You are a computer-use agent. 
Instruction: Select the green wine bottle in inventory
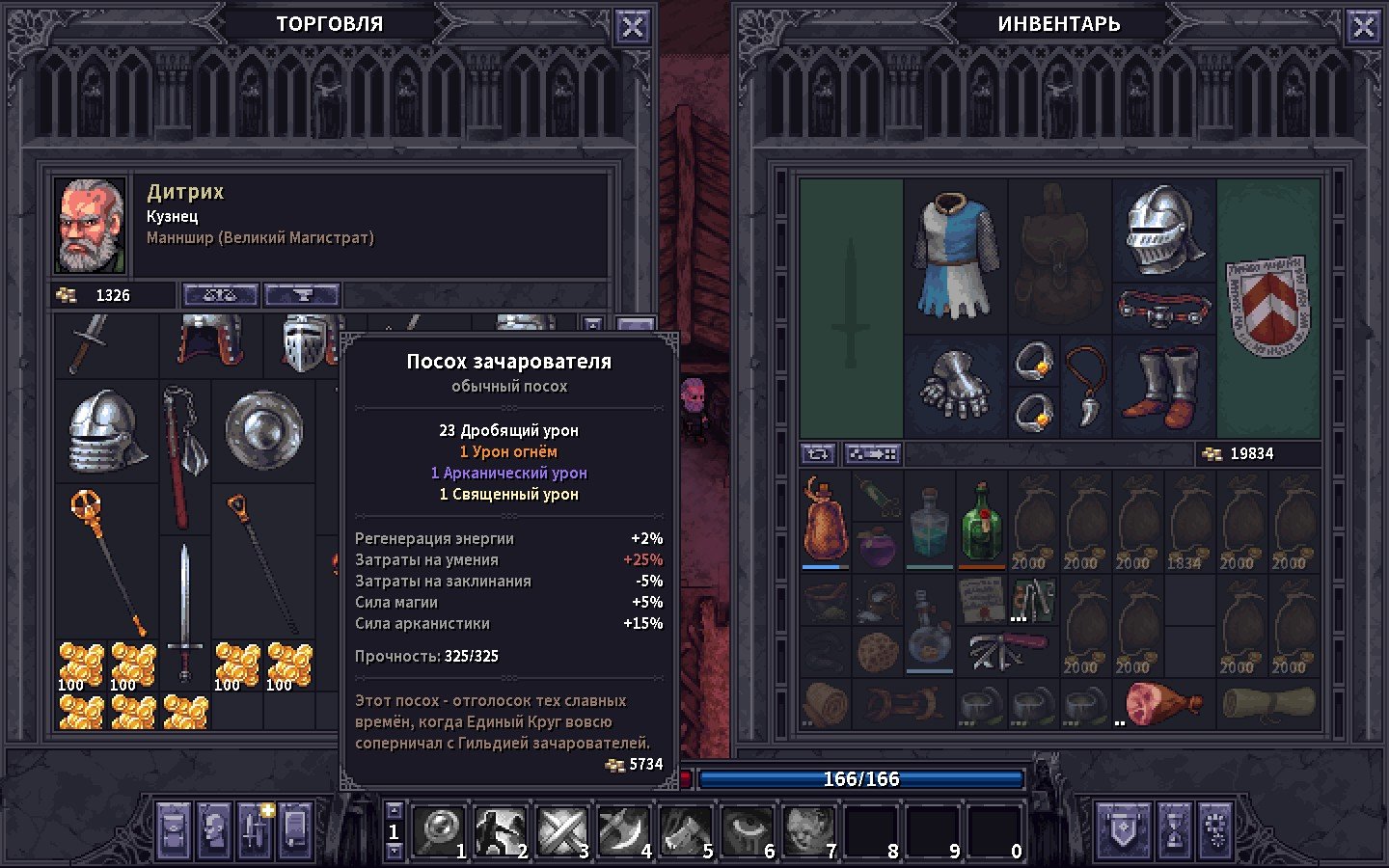pyautogui.click(x=981, y=523)
